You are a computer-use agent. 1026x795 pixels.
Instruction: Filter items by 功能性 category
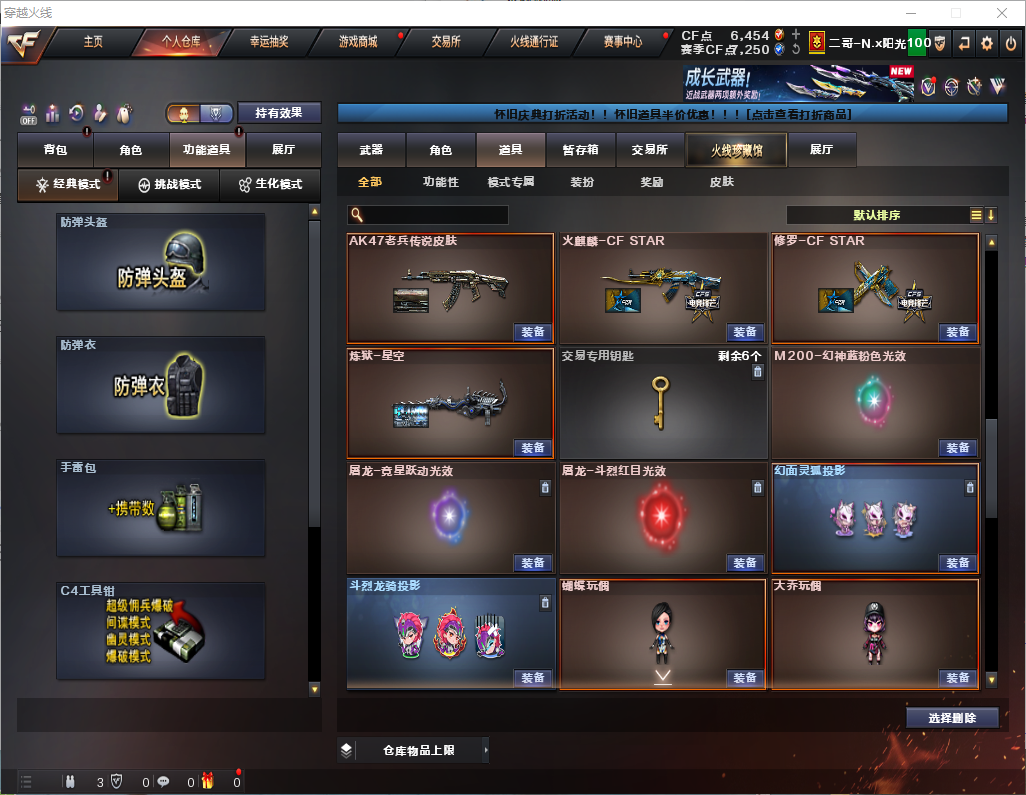[x=440, y=182]
